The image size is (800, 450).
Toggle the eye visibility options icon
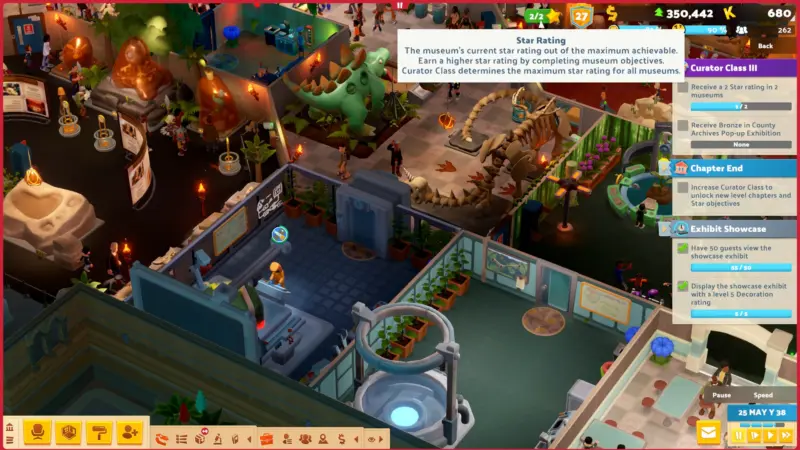pos(372,438)
